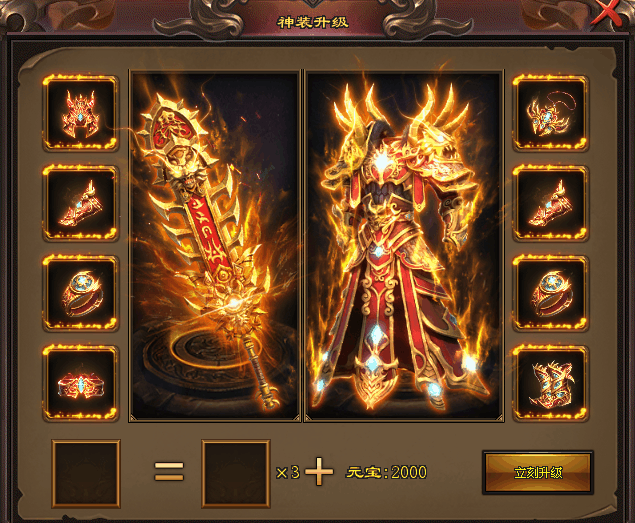635x523 pixels.
Task: Close the 神装升级 window
Action: (x=605, y=12)
